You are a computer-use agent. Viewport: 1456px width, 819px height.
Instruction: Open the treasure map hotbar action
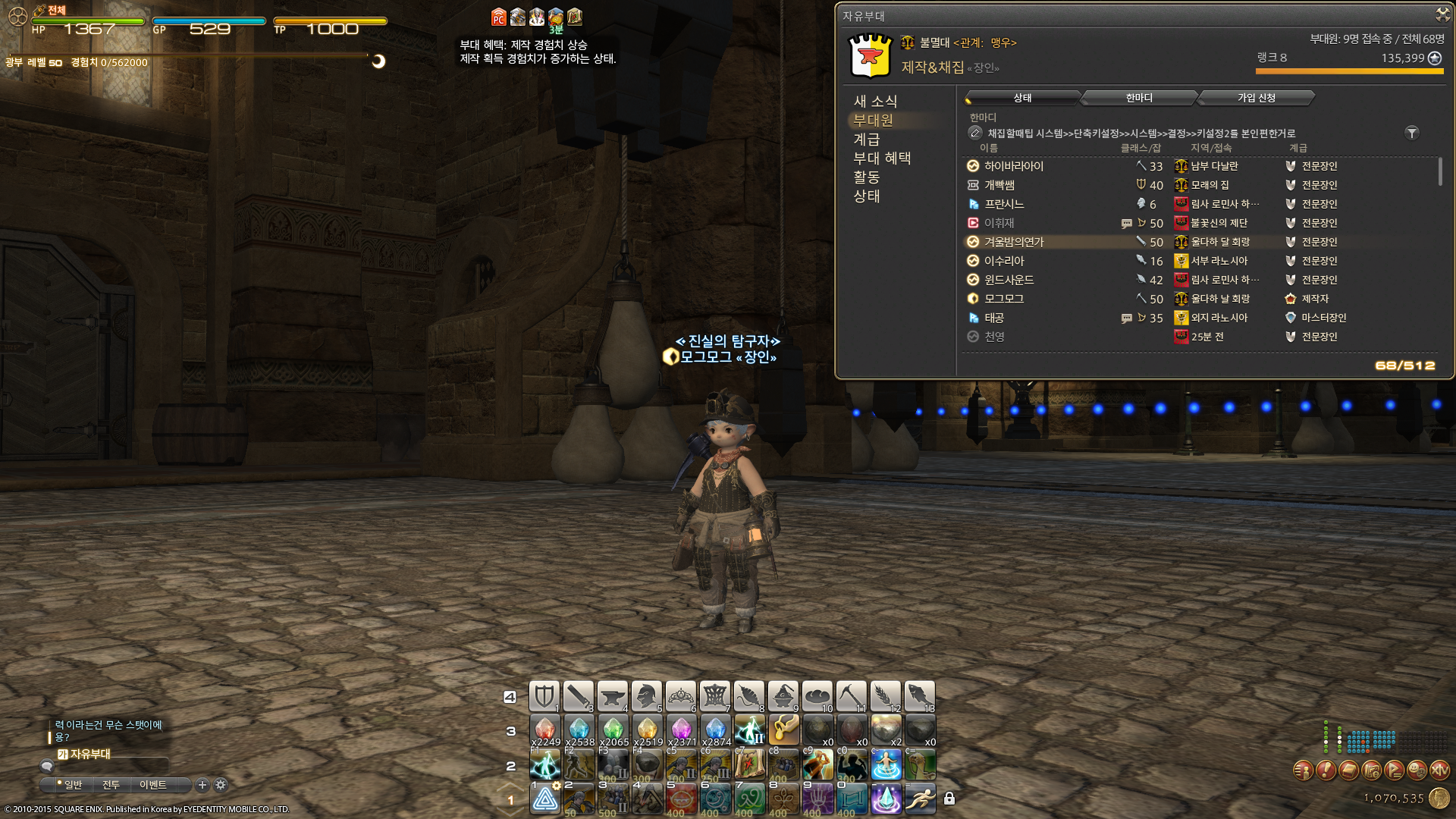point(749,764)
